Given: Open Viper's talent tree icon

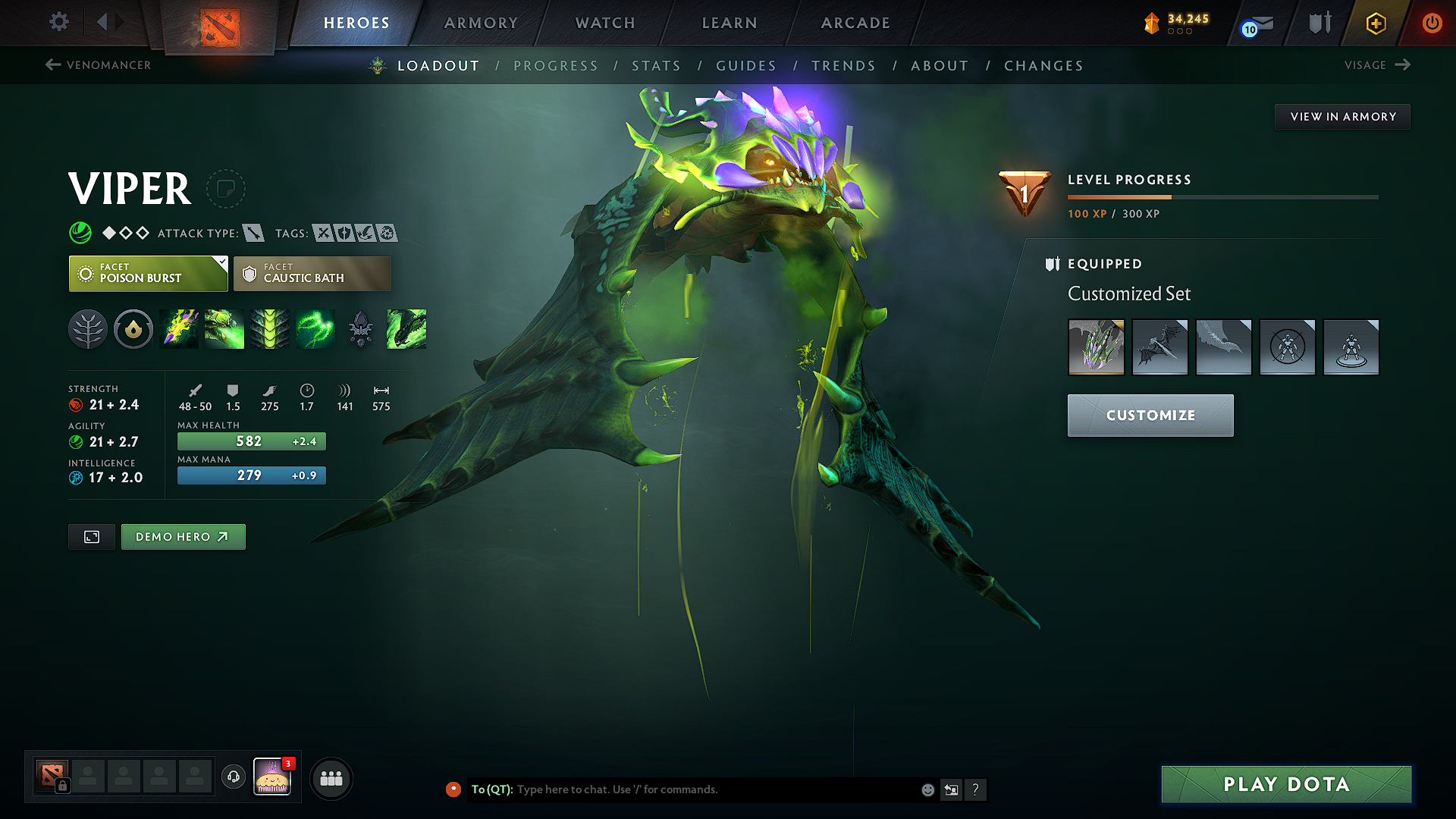Looking at the screenshot, I should pyautogui.click(x=89, y=329).
